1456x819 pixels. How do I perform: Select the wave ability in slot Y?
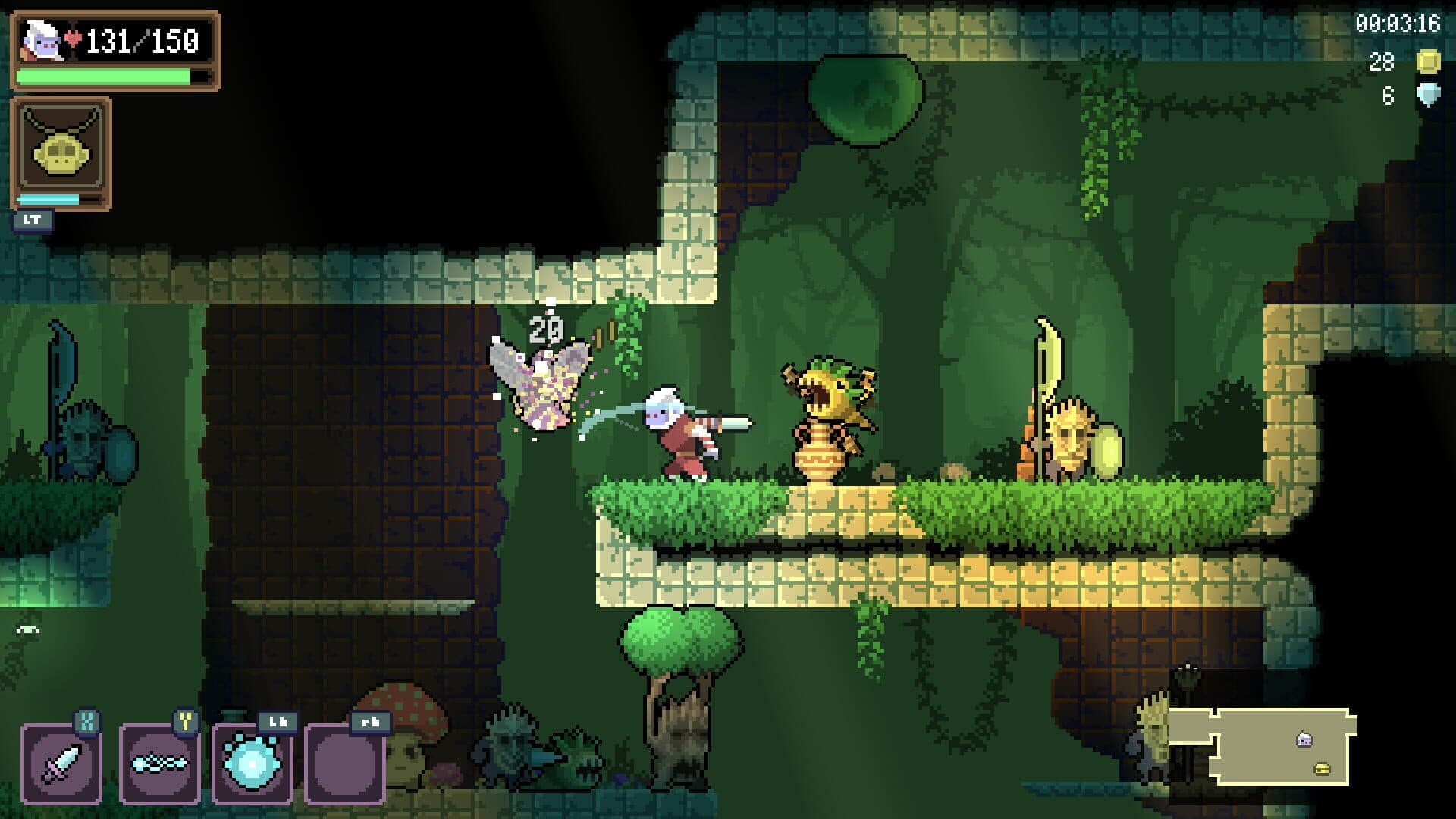159,766
